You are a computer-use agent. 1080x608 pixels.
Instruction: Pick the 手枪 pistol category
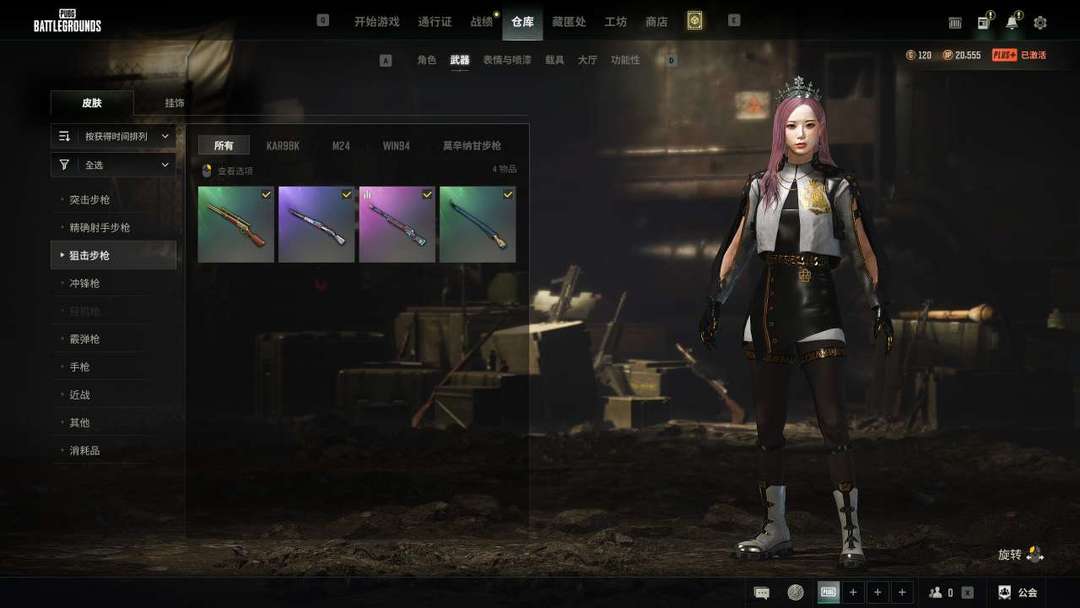(x=80, y=367)
